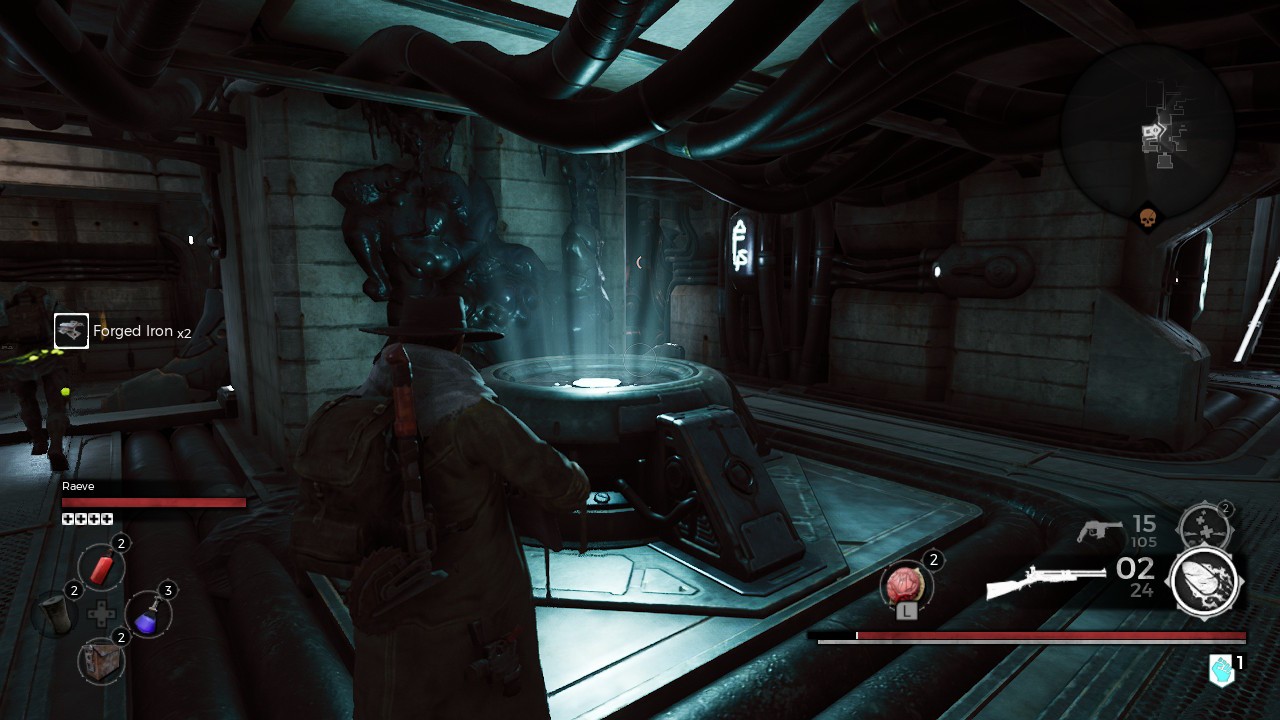Click the Forged Iron pickup icon

[x=72, y=331]
